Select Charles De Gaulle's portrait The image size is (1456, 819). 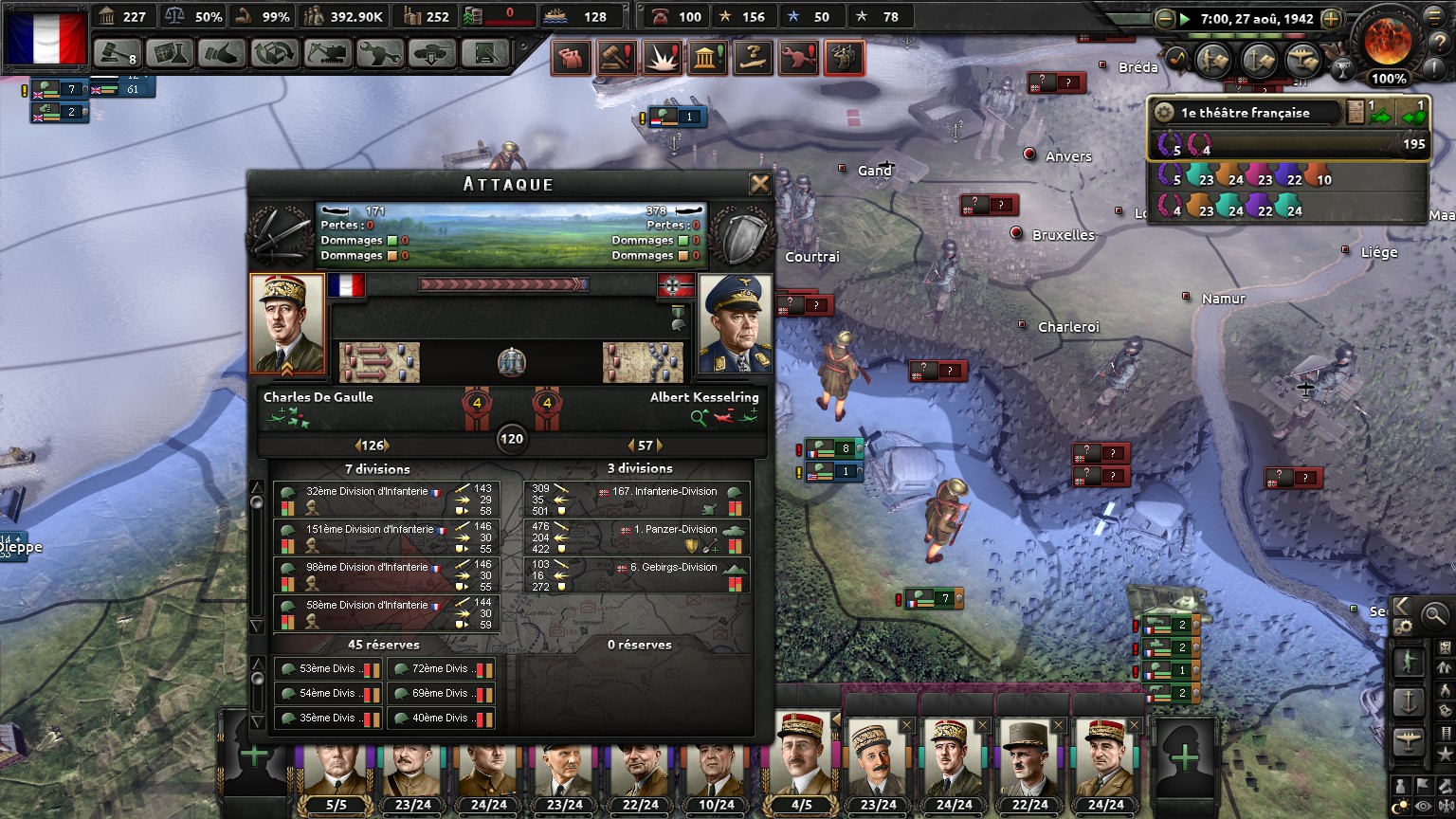[287, 324]
